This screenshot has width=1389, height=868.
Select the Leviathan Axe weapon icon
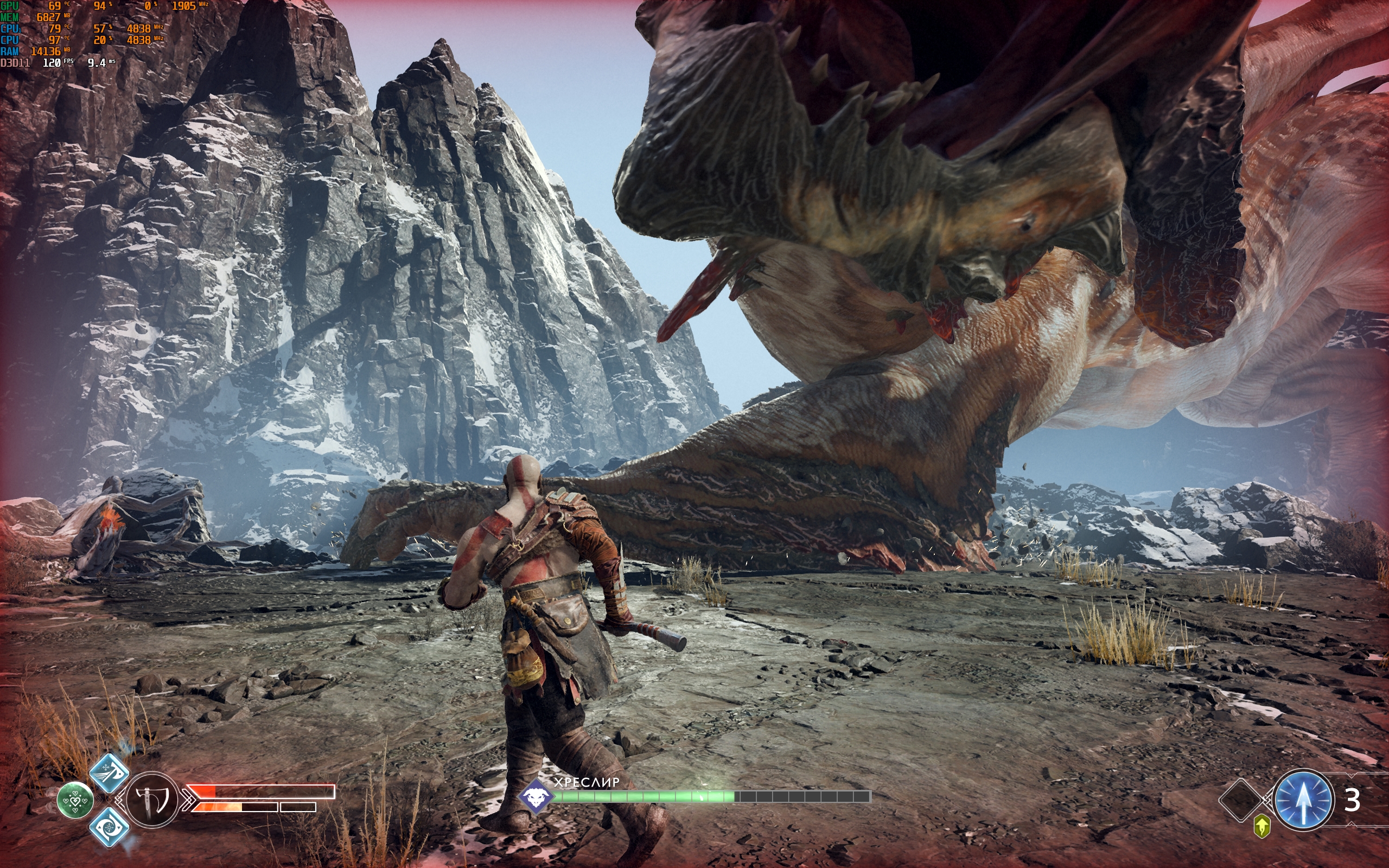(151, 799)
